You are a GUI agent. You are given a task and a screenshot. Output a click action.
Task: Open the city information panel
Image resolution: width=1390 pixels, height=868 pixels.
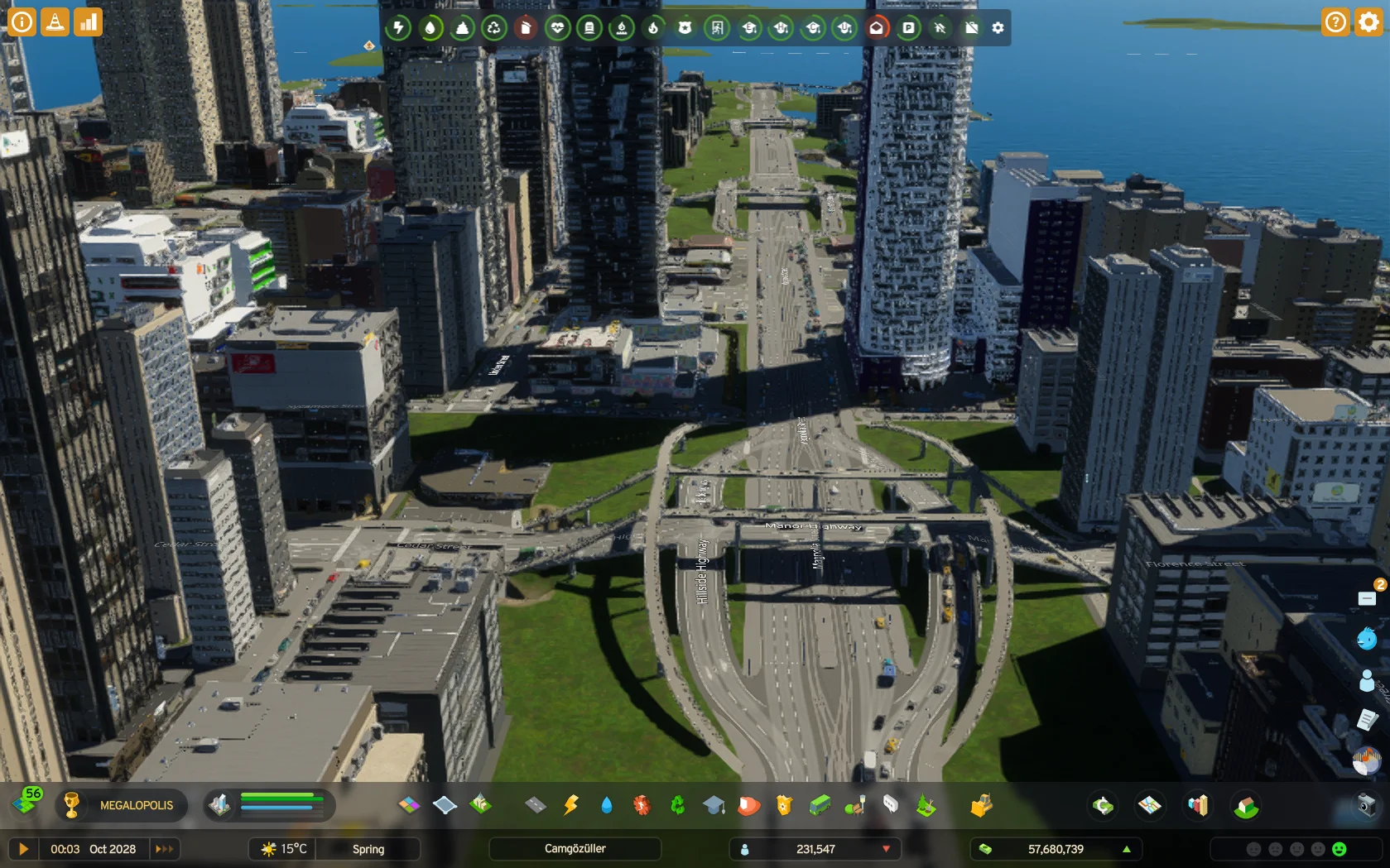click(x=22, y=22)
